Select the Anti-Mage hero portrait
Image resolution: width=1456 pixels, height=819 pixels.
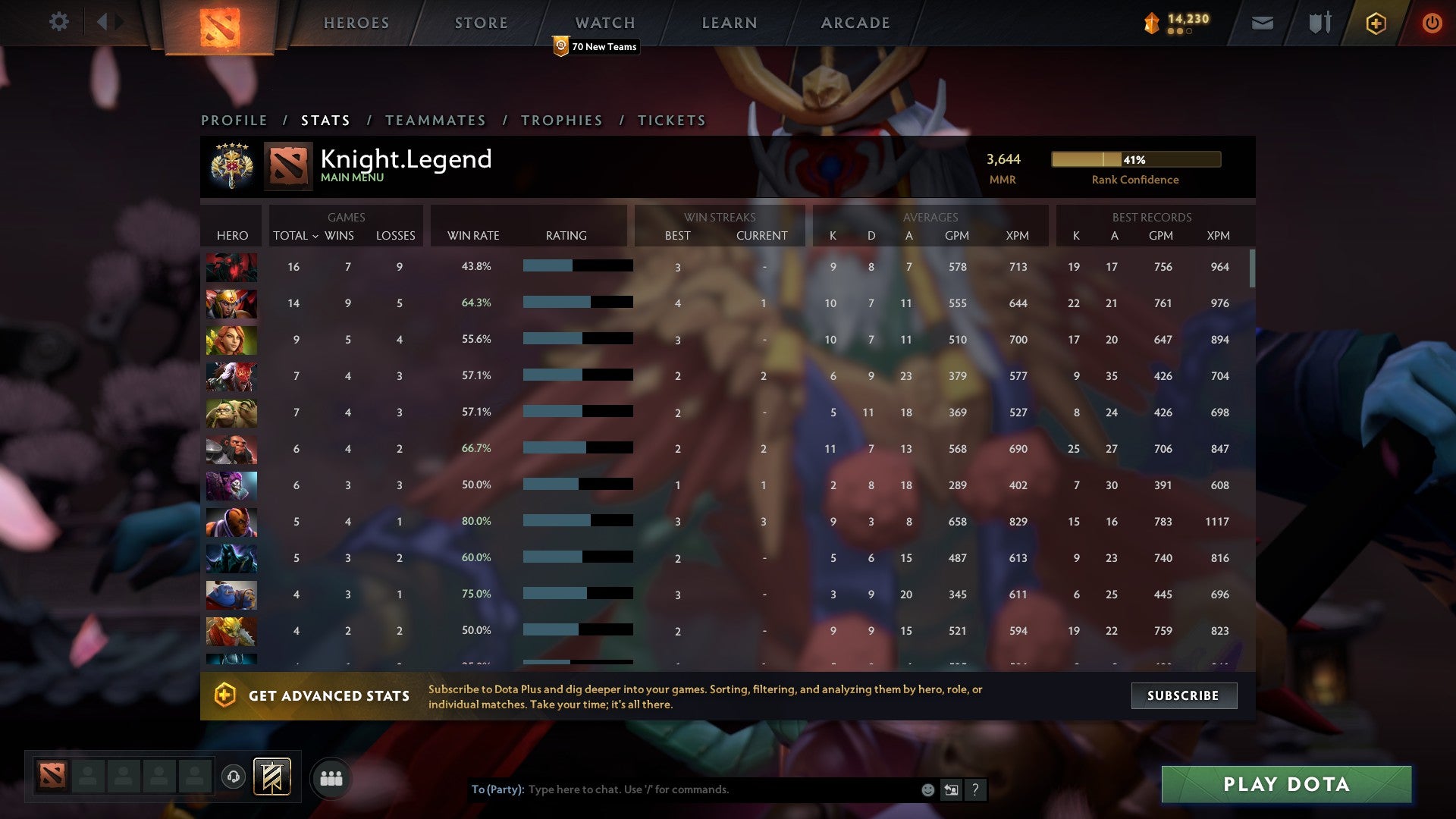point(231,522)
